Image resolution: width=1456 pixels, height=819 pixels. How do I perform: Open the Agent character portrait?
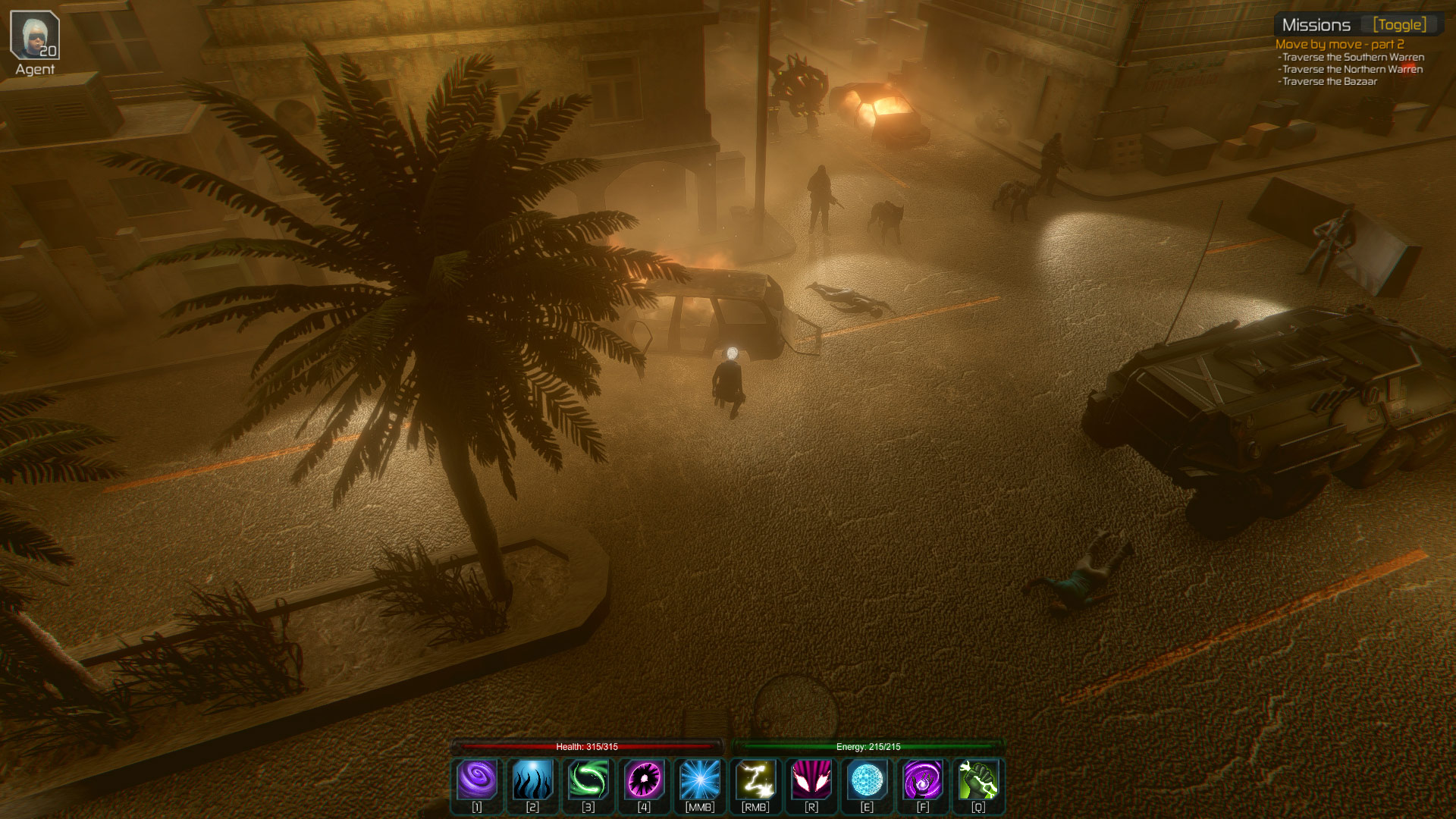pos(35,36)
